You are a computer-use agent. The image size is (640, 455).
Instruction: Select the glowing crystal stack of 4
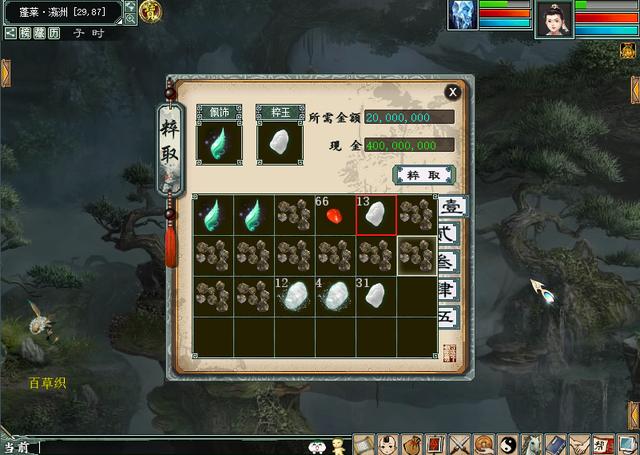click(335, 296)
